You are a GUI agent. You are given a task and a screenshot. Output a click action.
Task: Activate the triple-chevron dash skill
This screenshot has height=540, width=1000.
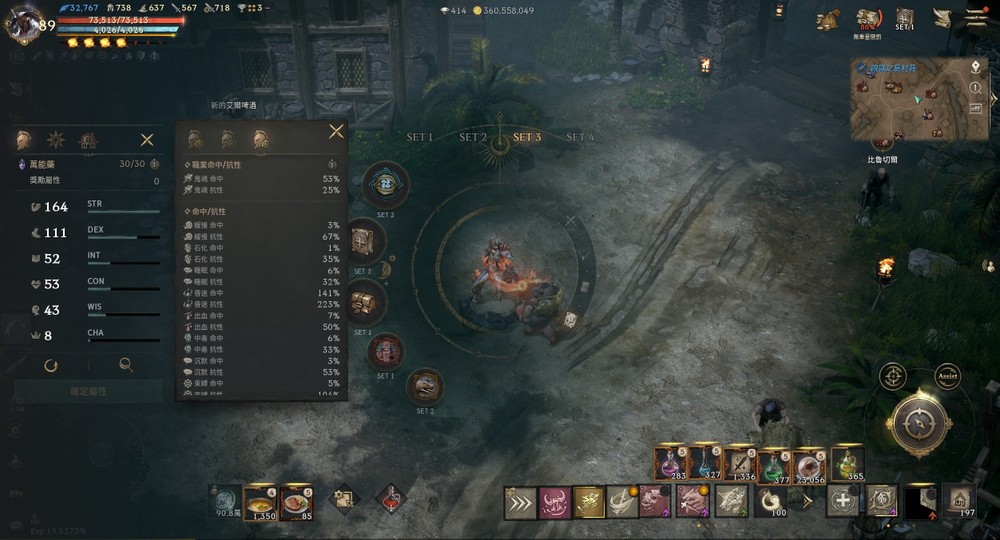click(x=519, y=501)
